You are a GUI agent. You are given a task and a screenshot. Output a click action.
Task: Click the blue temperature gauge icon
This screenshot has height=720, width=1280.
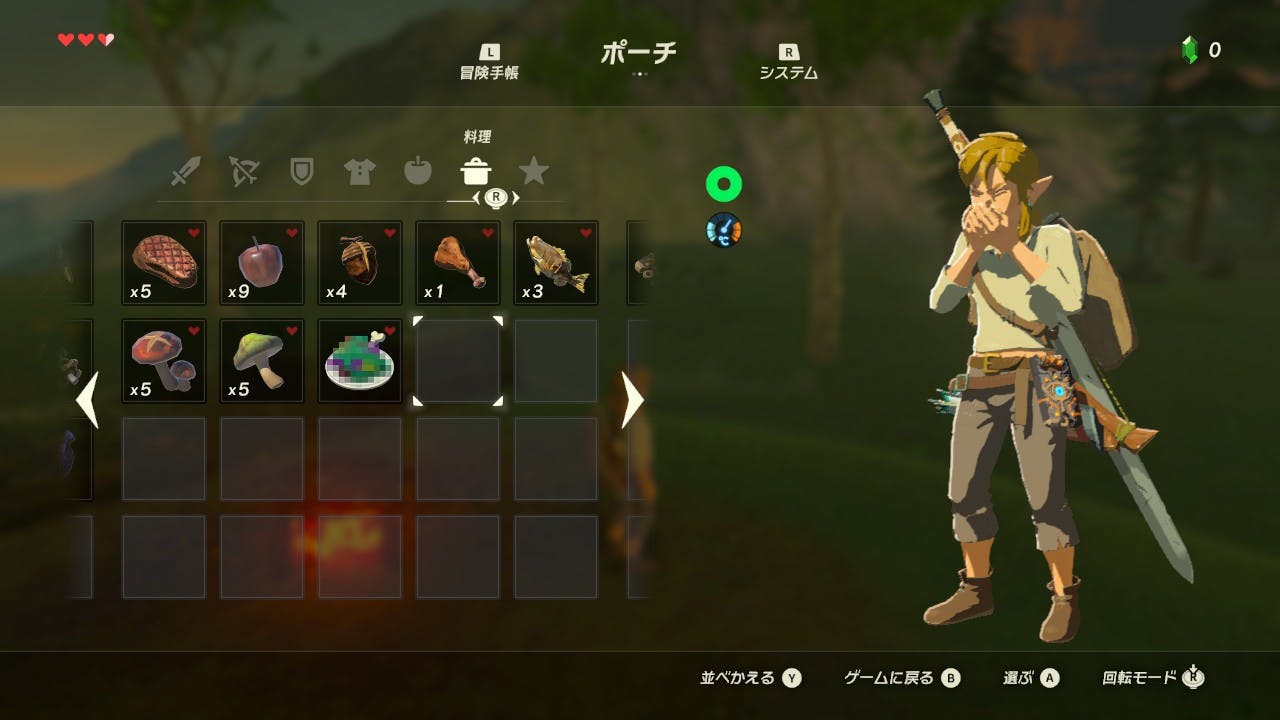coord(723,230)
